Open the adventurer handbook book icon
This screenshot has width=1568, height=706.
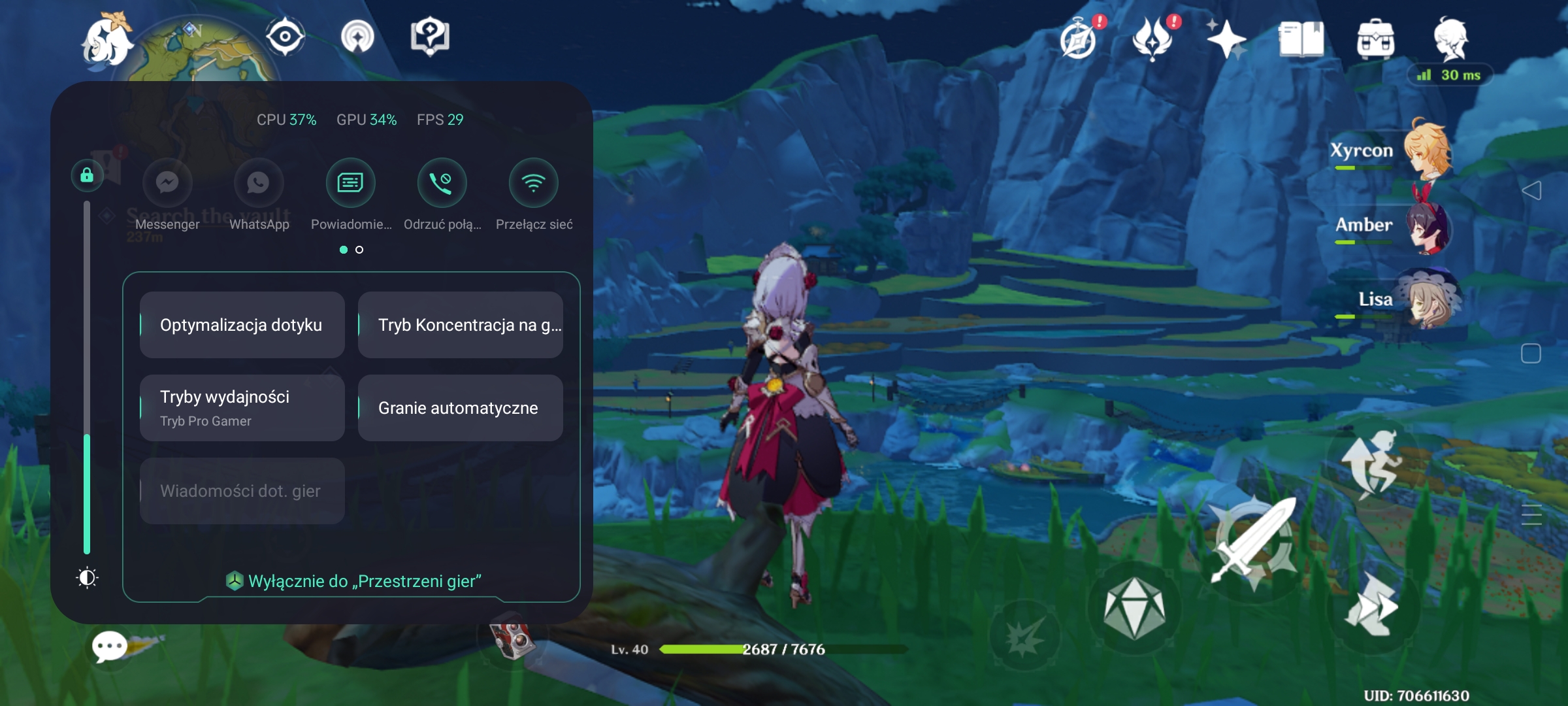coord(1301,39)
